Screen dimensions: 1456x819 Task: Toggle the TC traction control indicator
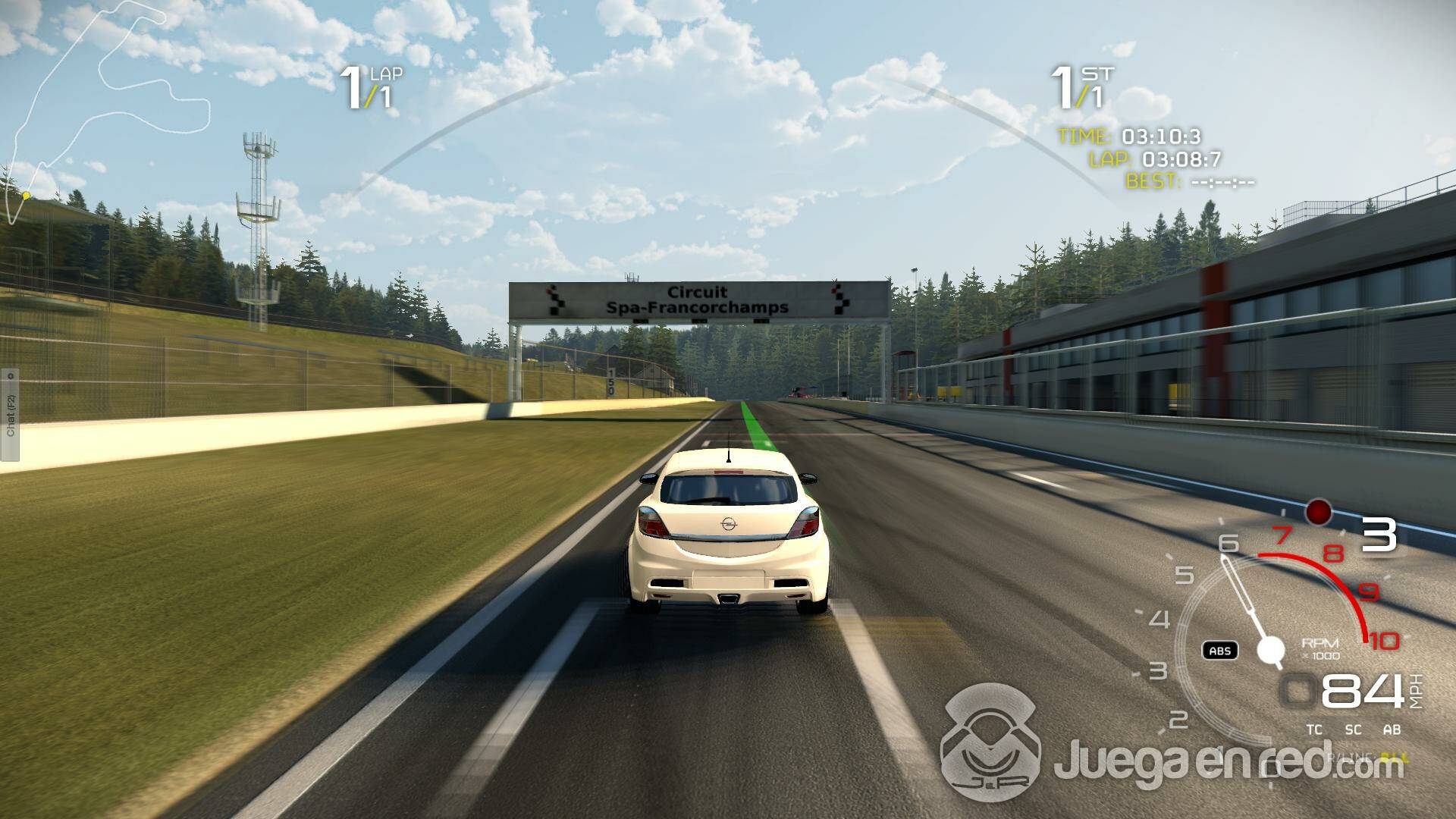[x=1314, y=730]
